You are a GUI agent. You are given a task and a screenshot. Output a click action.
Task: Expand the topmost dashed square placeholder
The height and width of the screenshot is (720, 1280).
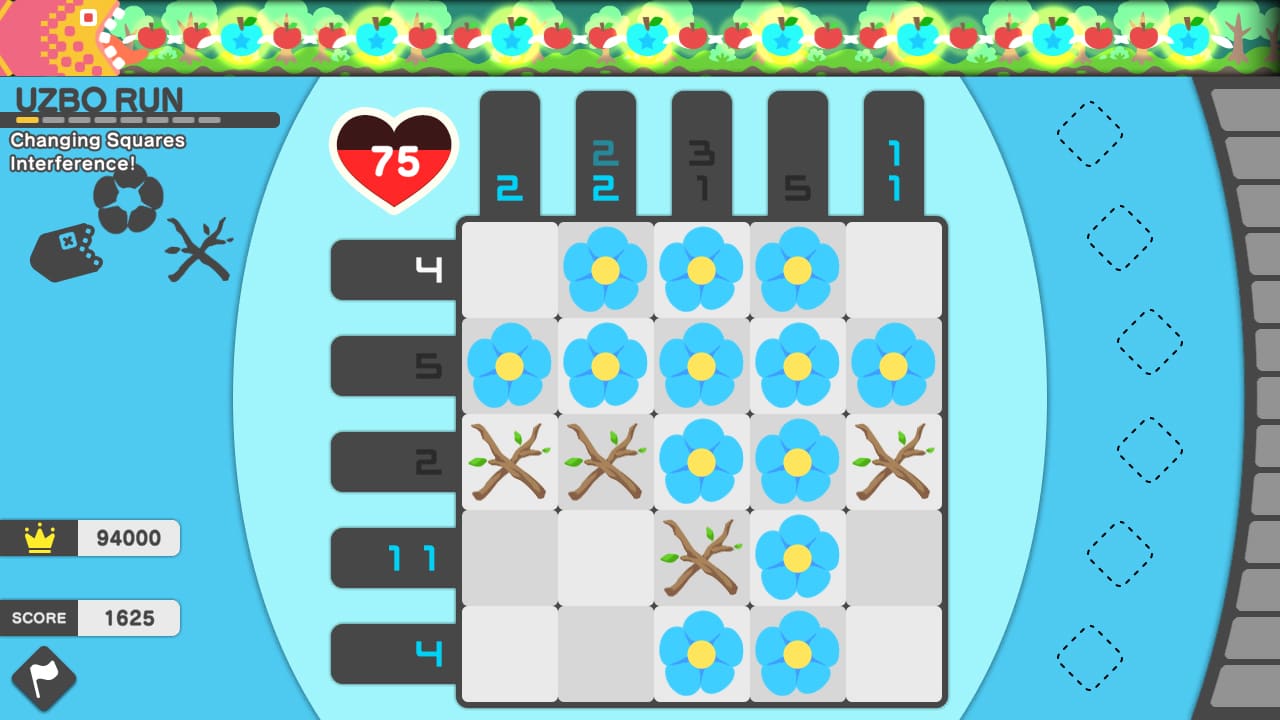coord(1092,135)
